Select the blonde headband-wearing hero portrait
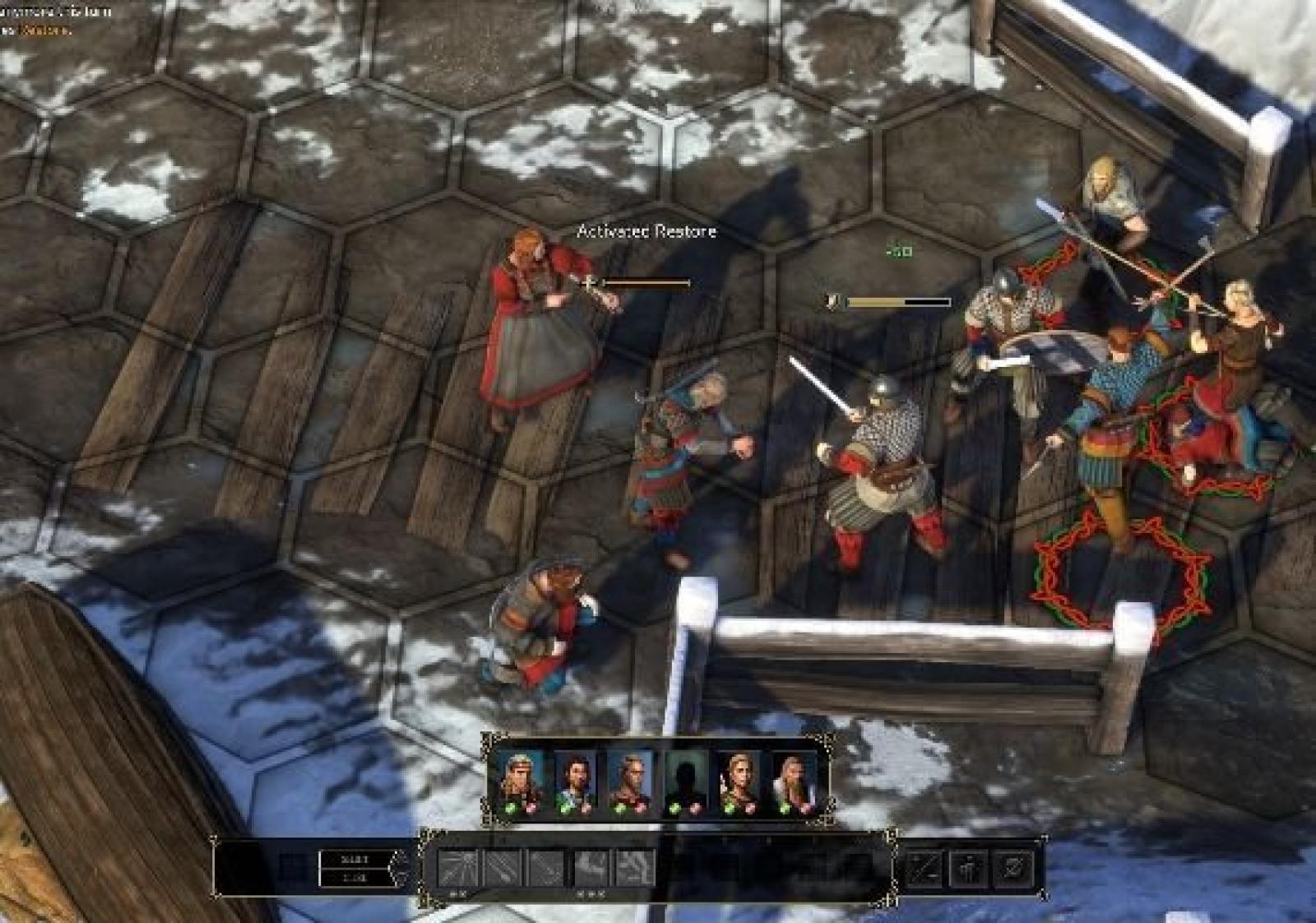 coord(520,777)
